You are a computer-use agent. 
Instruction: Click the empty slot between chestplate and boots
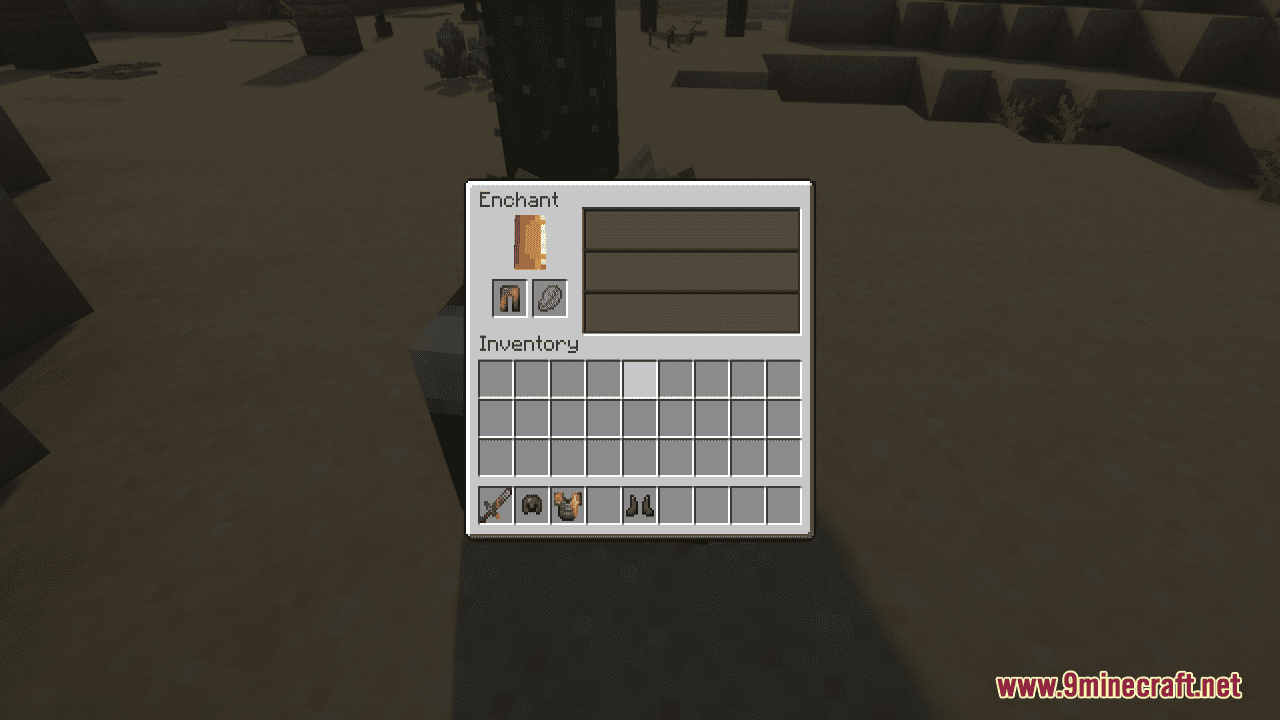click(602, 506)
